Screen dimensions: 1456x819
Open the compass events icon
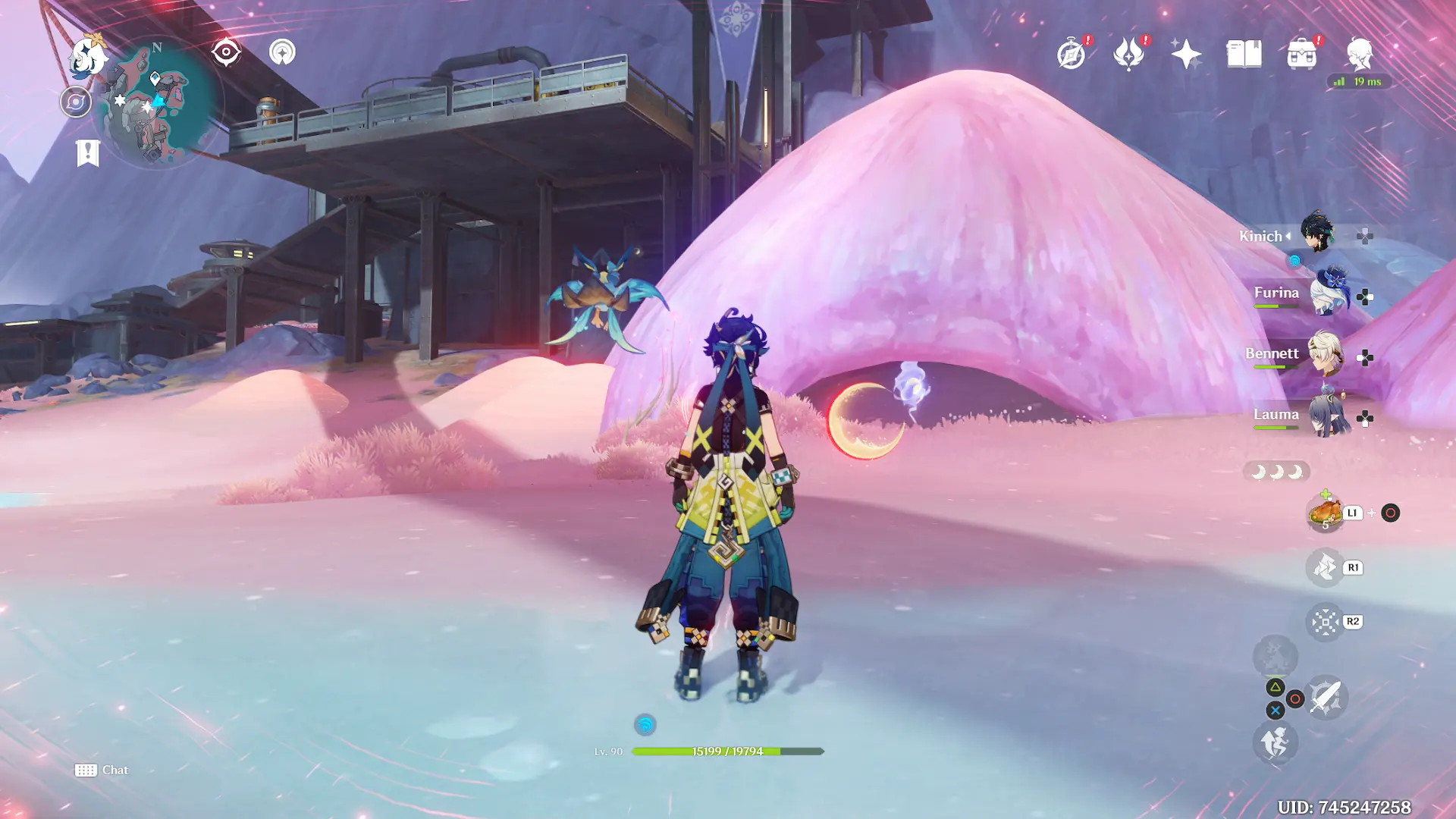point(1072,55)
